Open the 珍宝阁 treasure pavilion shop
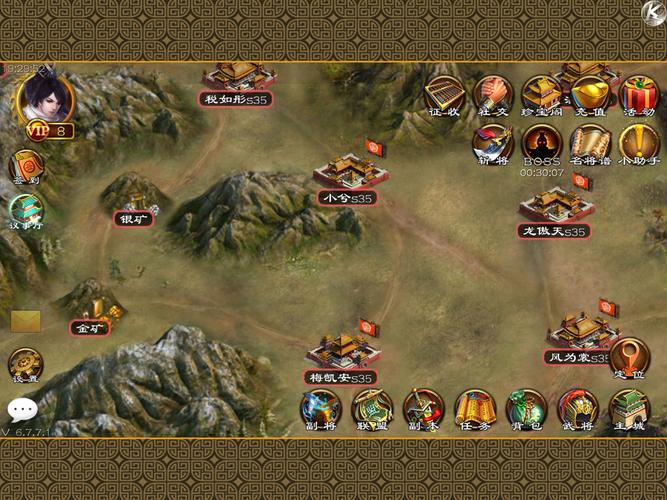Screen dimensions: 667x500 click(541, 95)
